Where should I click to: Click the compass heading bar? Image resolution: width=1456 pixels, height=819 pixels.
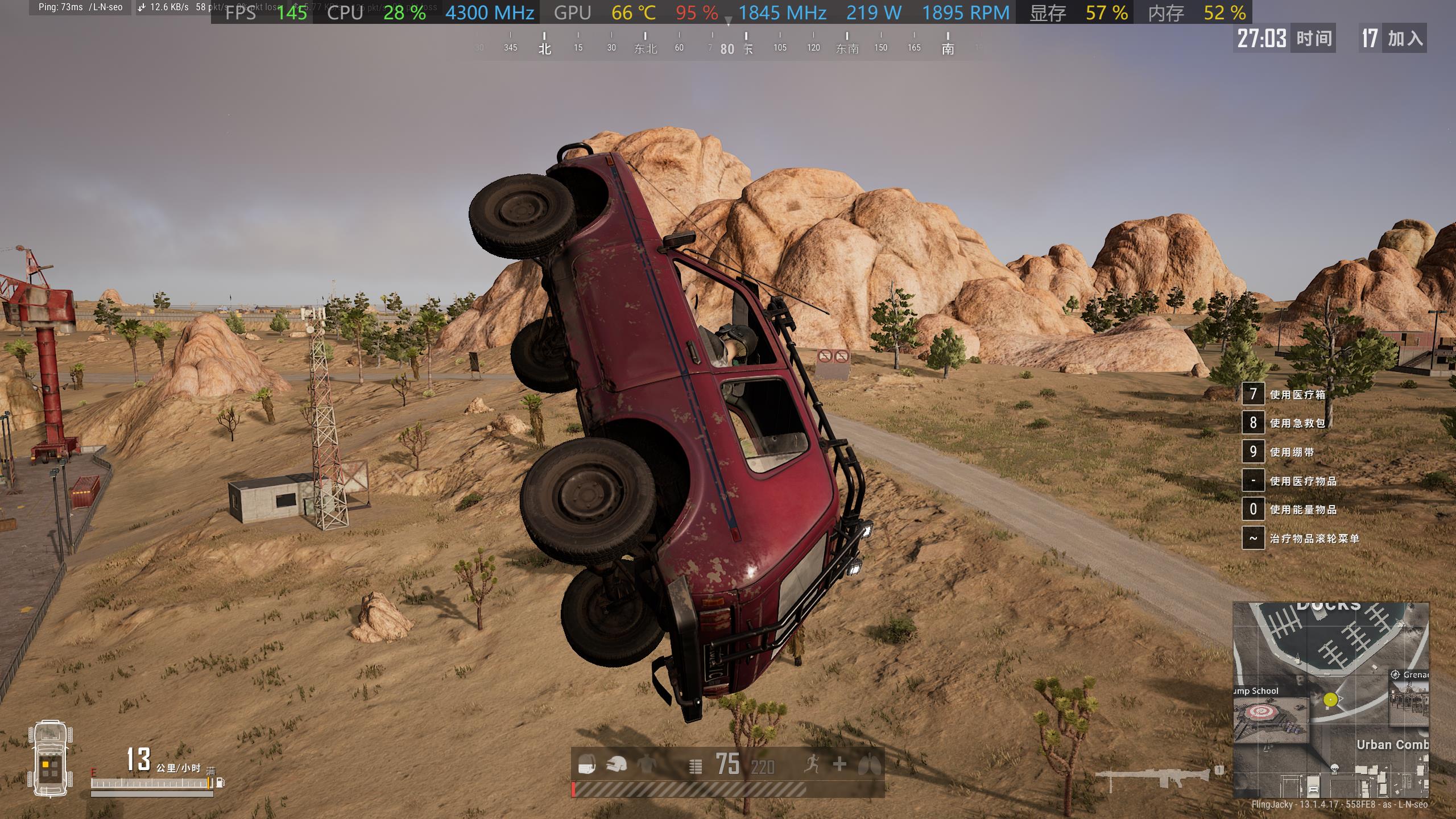click(x=727, y=43)
